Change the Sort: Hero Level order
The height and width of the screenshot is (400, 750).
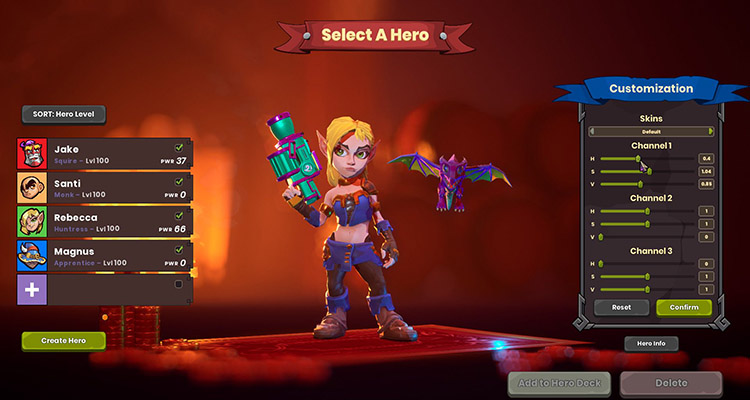[x=64, y=115]
